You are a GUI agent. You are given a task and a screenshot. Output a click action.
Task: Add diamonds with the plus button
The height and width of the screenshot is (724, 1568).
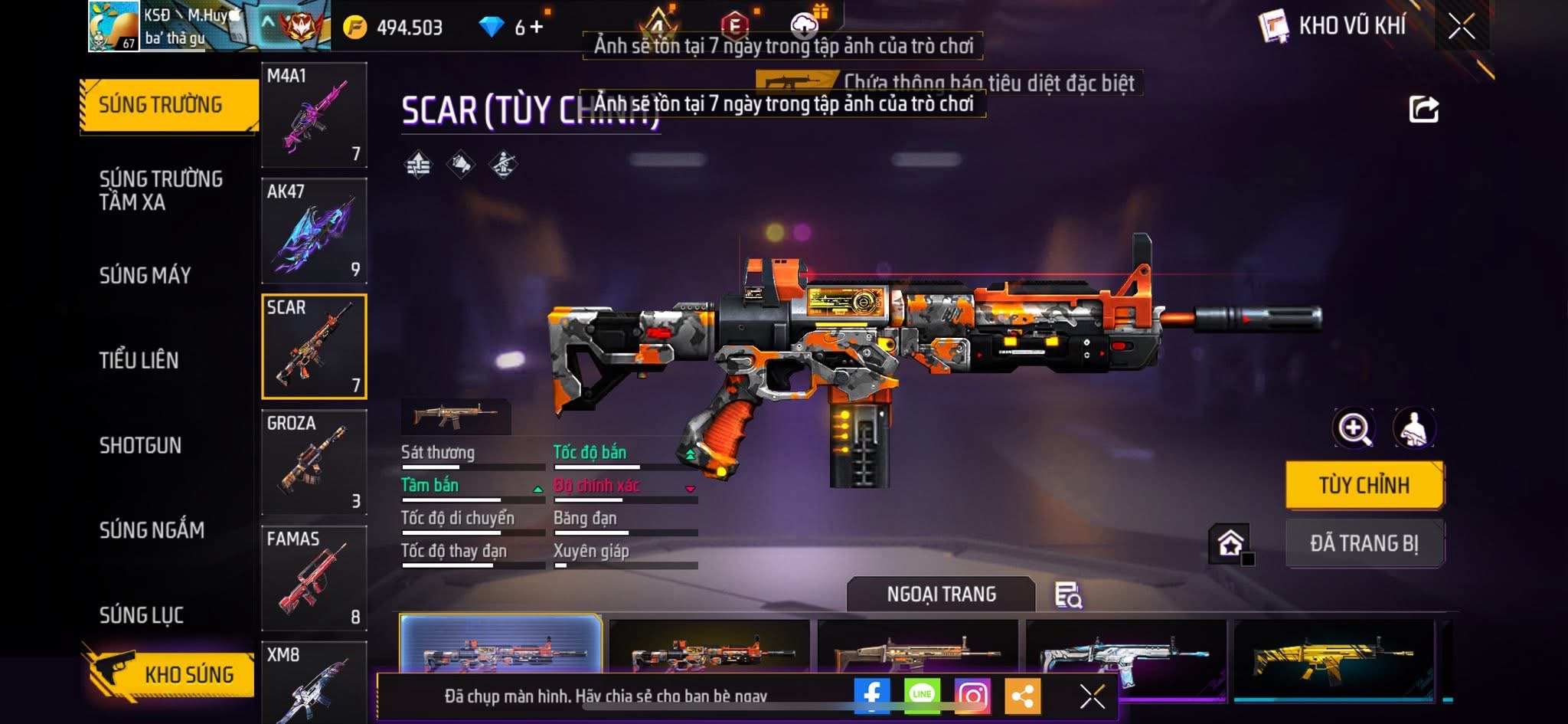pos(537,28)
